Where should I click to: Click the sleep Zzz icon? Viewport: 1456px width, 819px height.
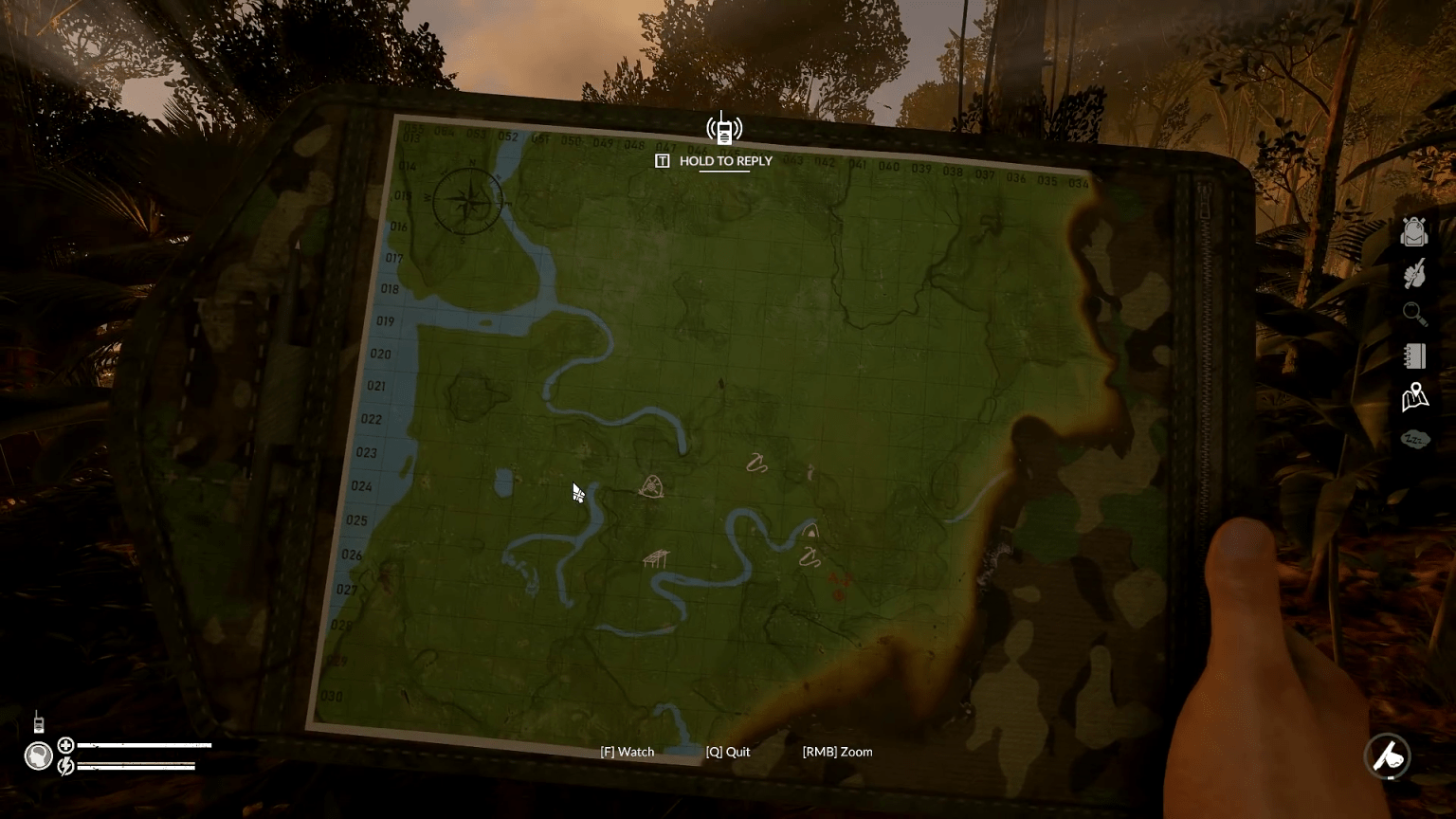[1415, 439]
